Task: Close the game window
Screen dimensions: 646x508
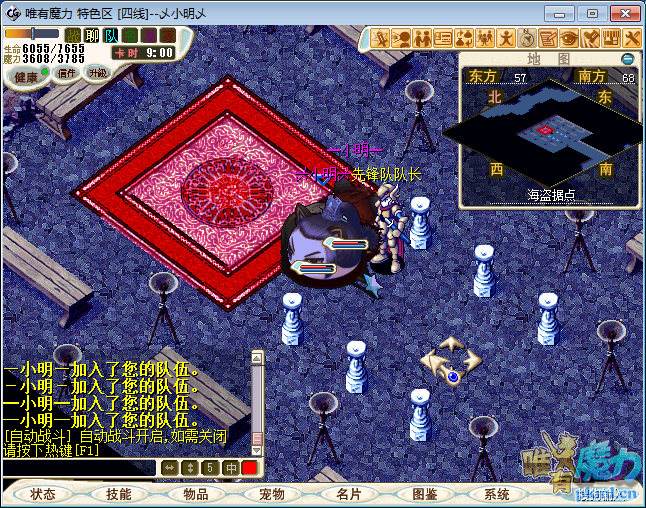Action: pyautogui.click(x=620, y=13)
